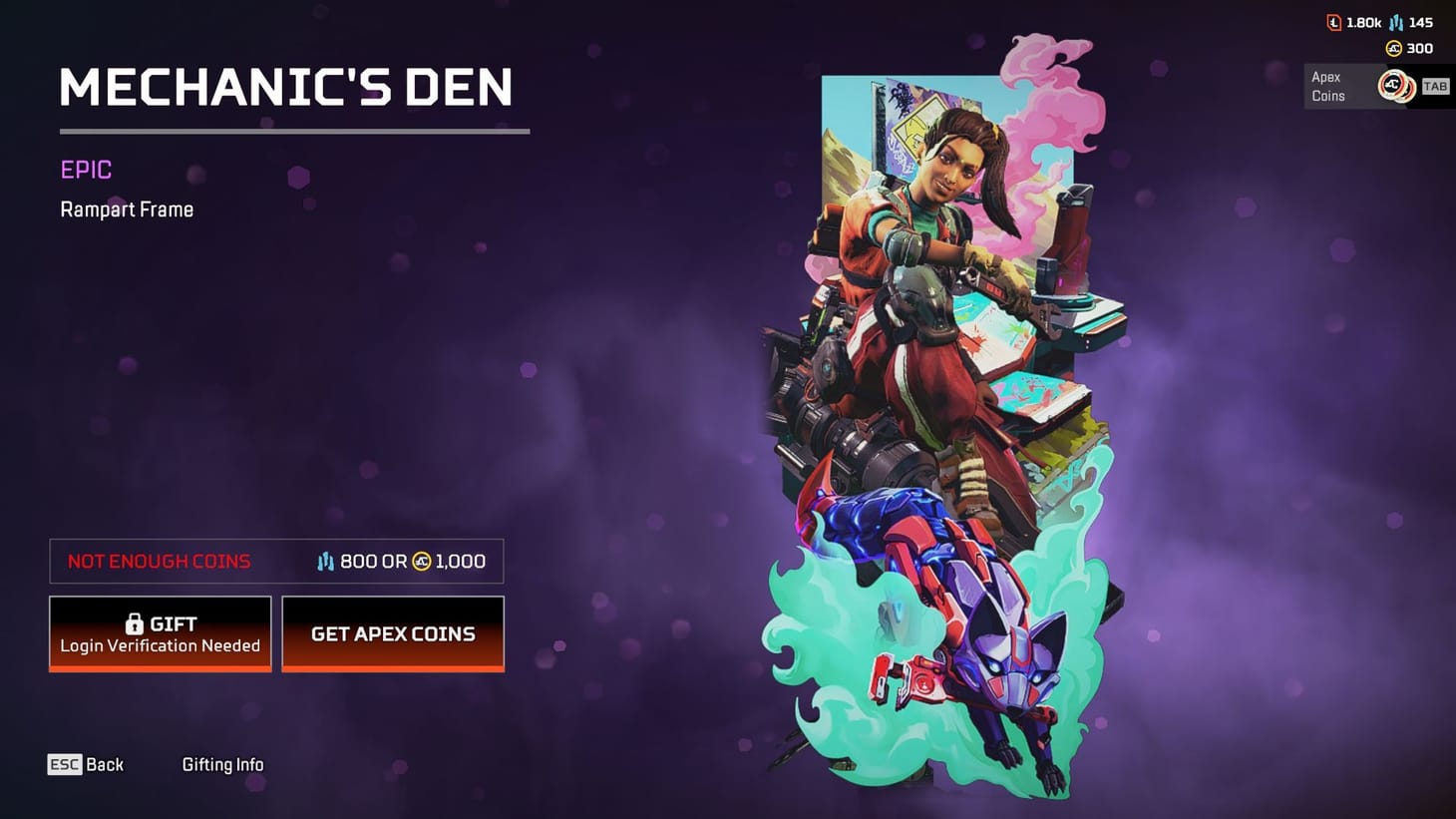
Task: Click the ESC key icon next to Back
Action: point(64,764)
